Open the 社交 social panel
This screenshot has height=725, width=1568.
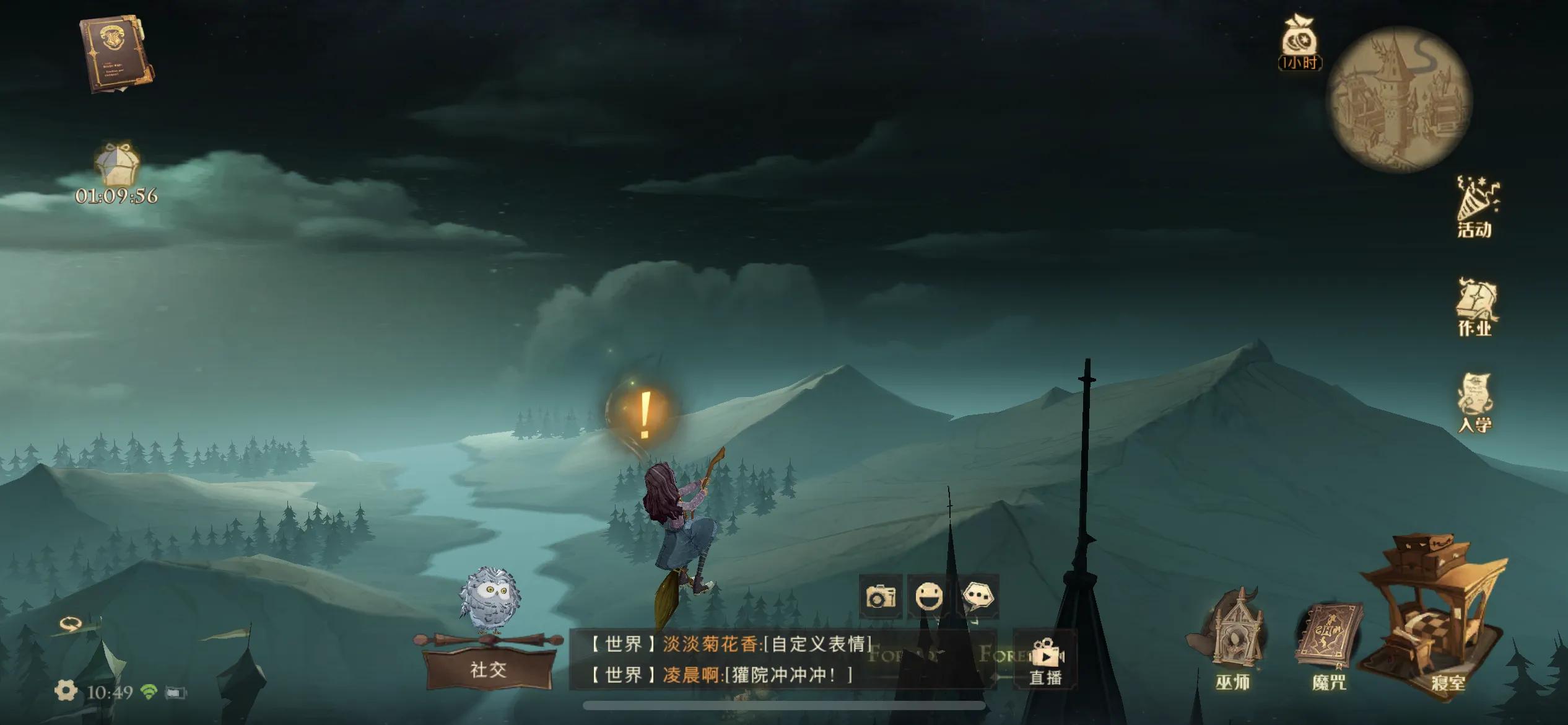coord(488,669)
